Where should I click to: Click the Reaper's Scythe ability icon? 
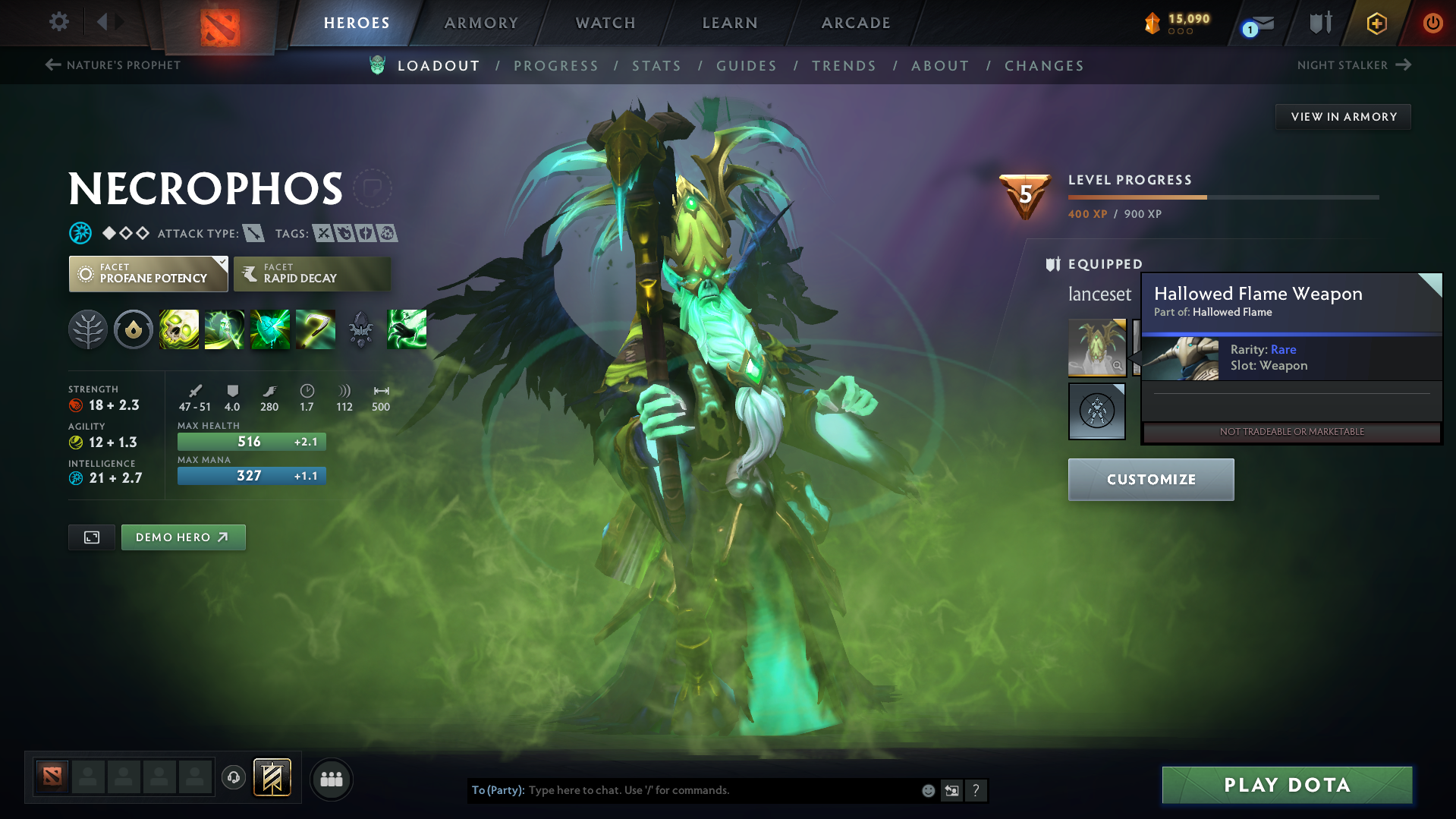pos(316,329)
